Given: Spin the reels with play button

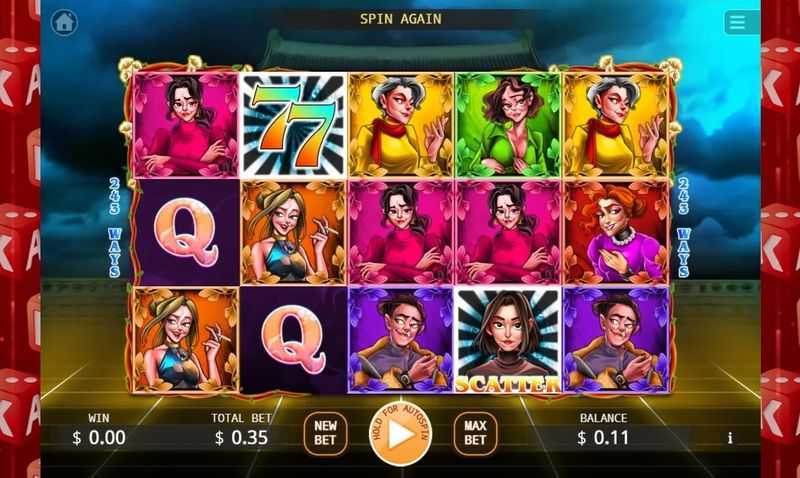Looking at the screenshot, I should (x=399, y=434).
